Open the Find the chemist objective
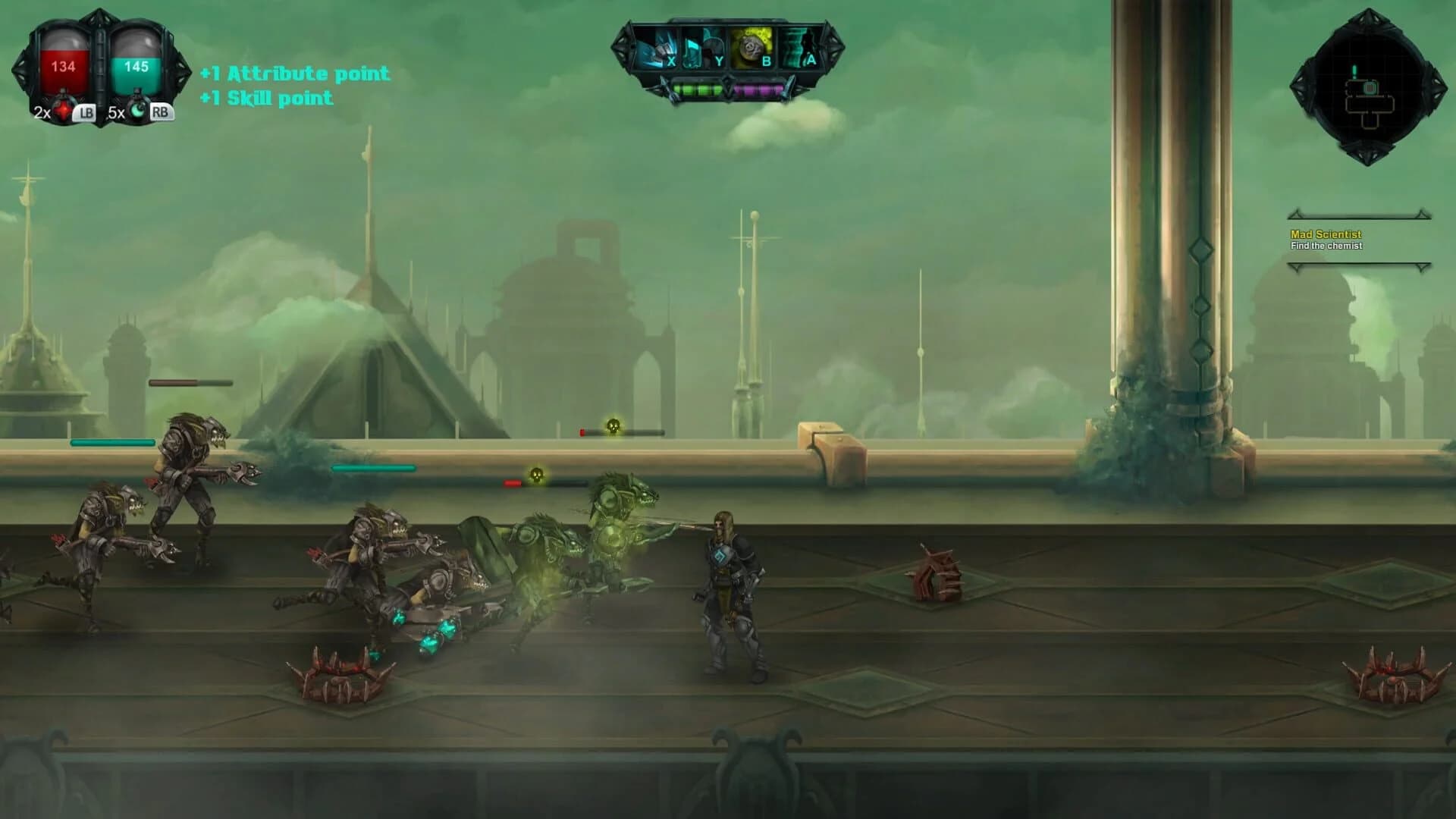 pos(1329,247)
